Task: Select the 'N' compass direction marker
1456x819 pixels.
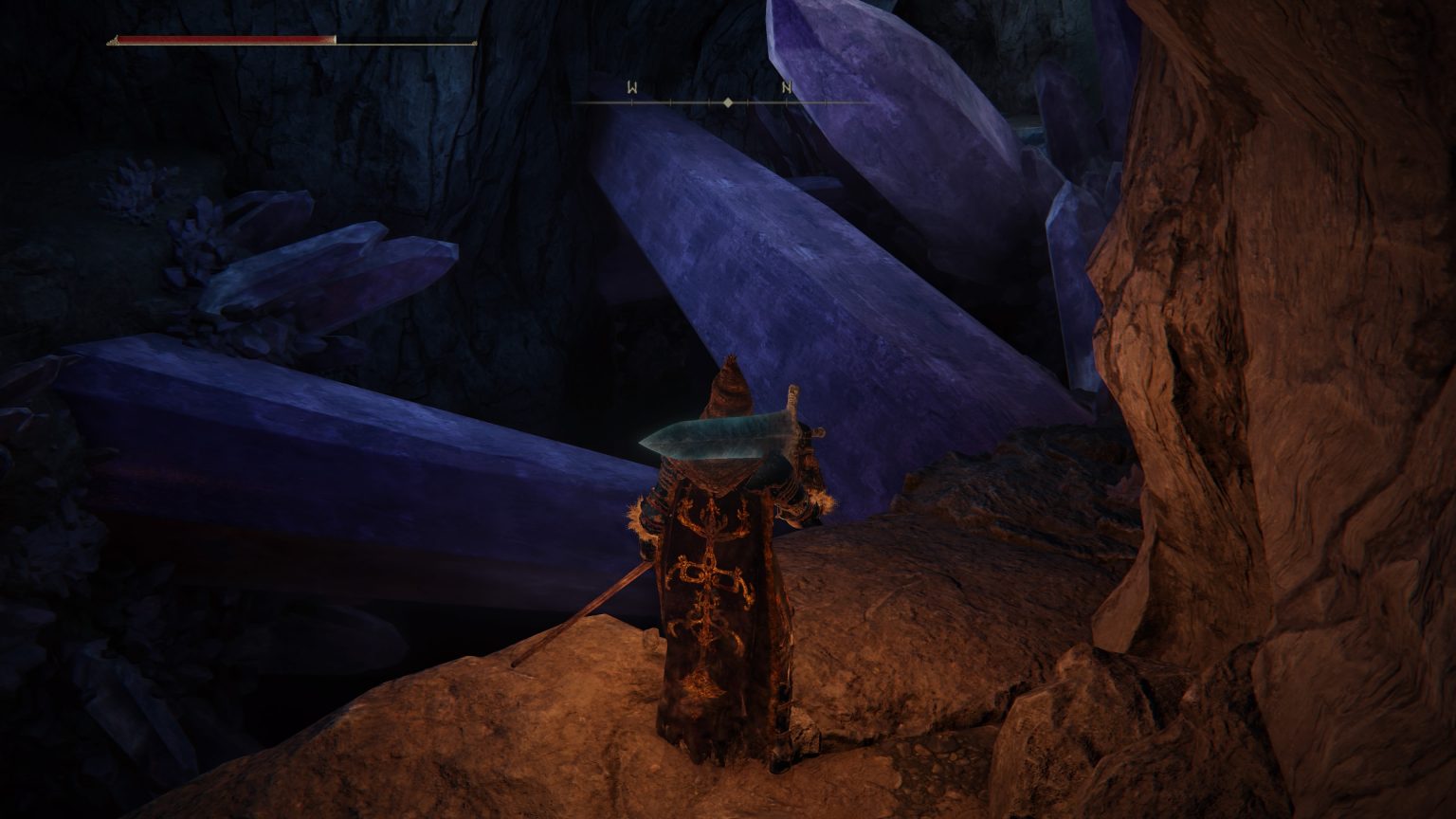Action: pos(787,87)
